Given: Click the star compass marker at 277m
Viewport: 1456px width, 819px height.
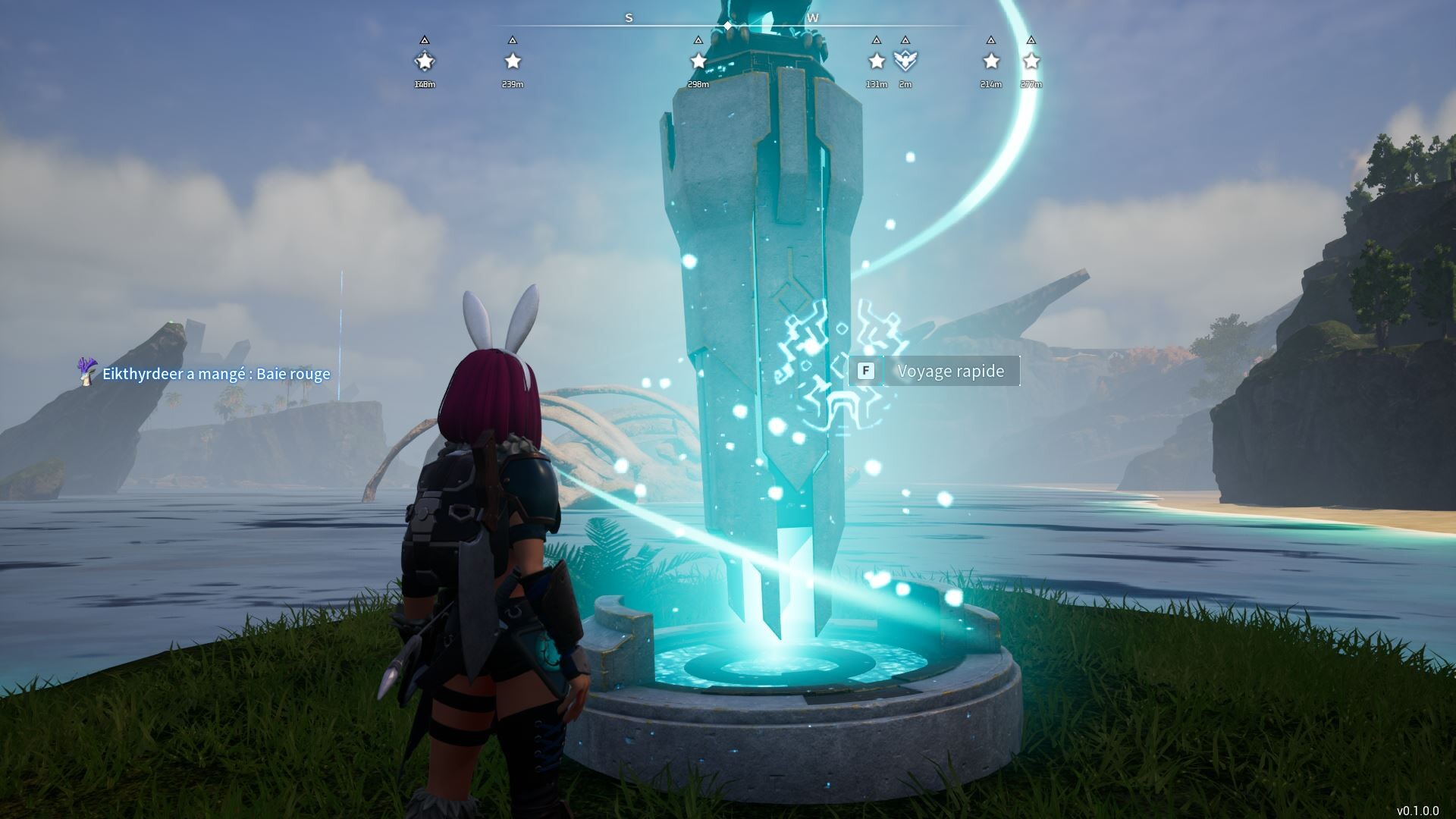Looking at the screenshot, I should pyautogui.click(x=1031, y=61).
